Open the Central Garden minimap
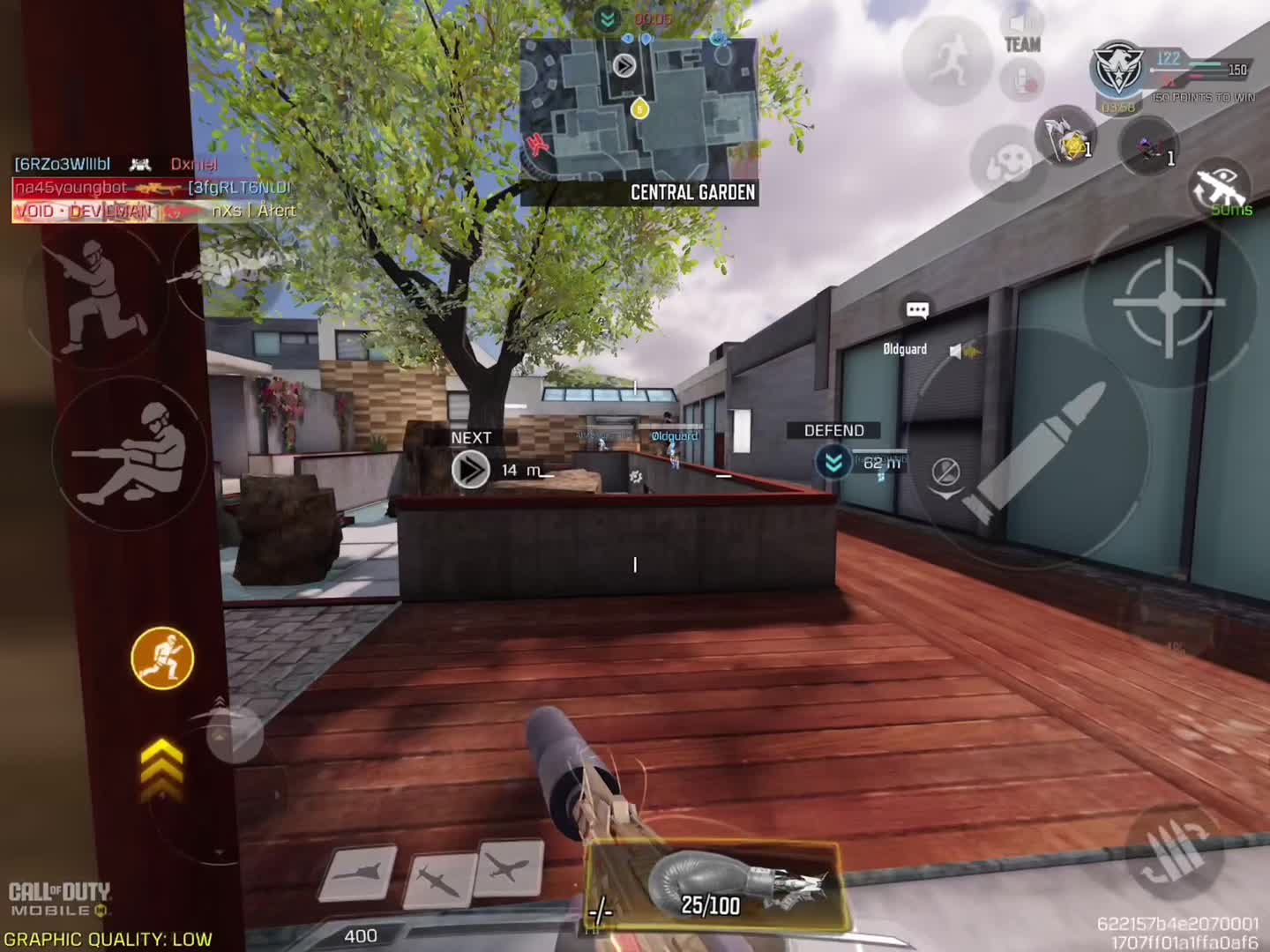This screenshot has width=1270, height=952. [639, 113]
